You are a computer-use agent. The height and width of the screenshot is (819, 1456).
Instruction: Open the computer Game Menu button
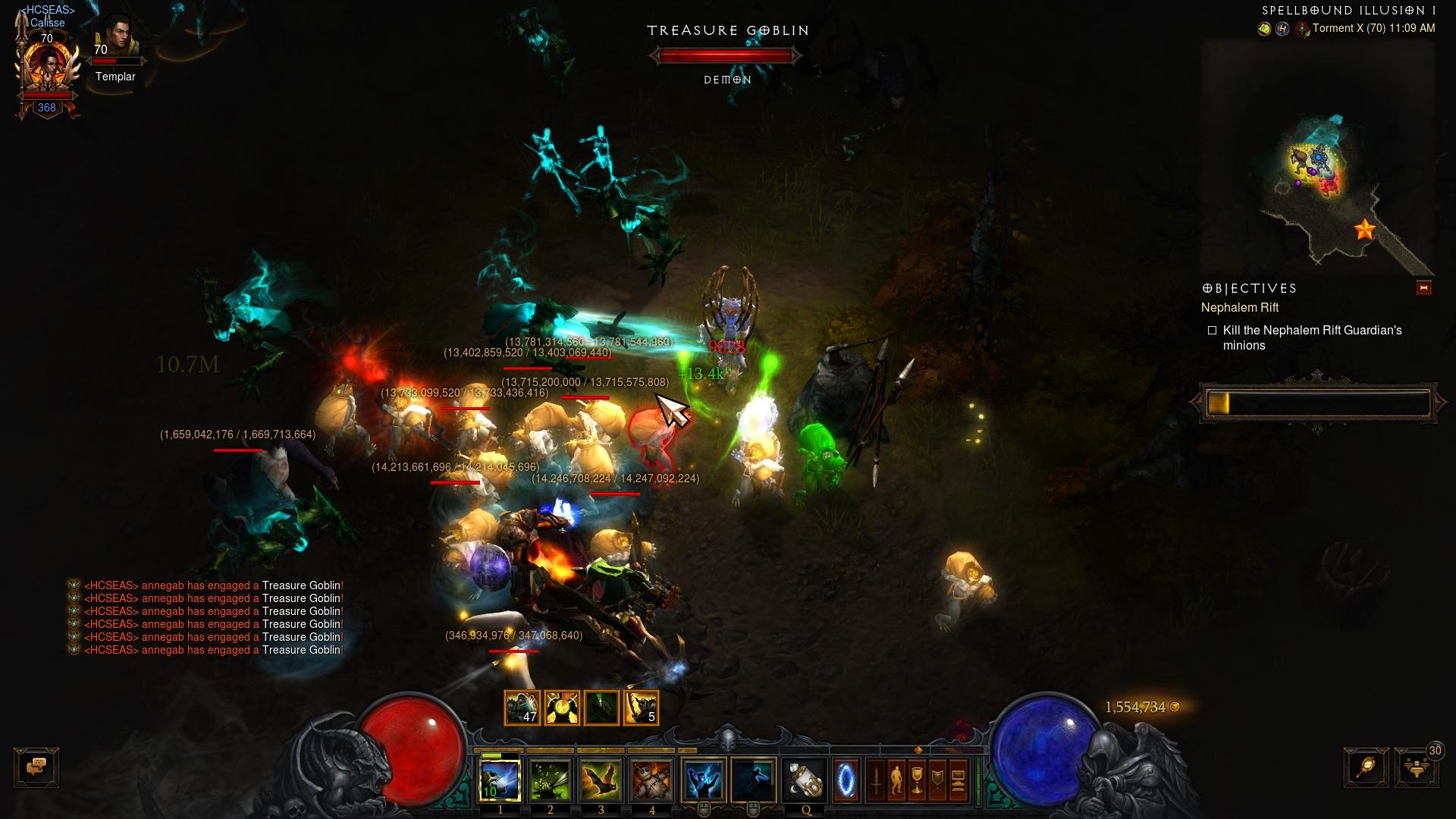tap(958, 780)
